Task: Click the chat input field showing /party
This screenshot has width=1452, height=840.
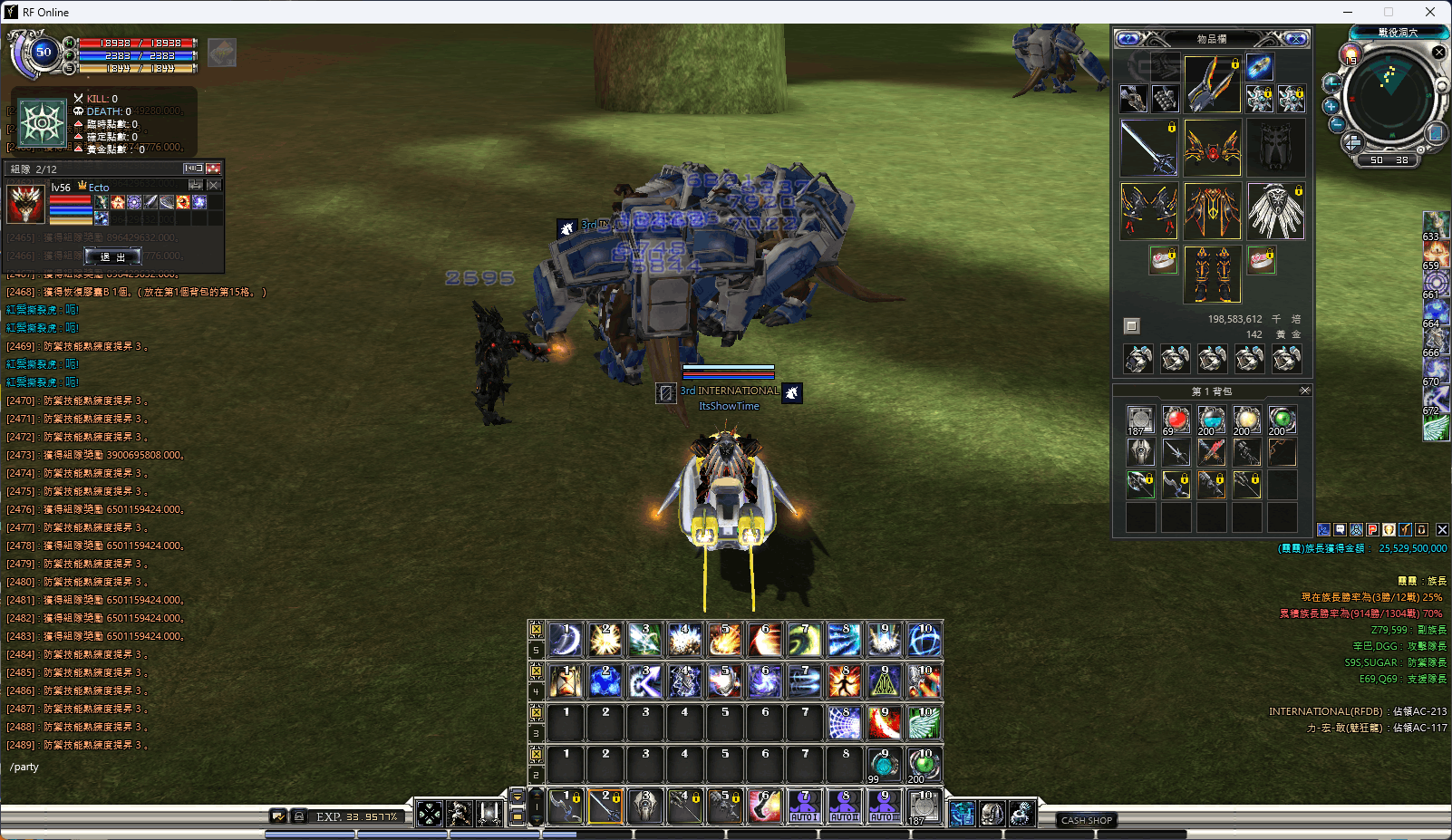Action: 136,767
